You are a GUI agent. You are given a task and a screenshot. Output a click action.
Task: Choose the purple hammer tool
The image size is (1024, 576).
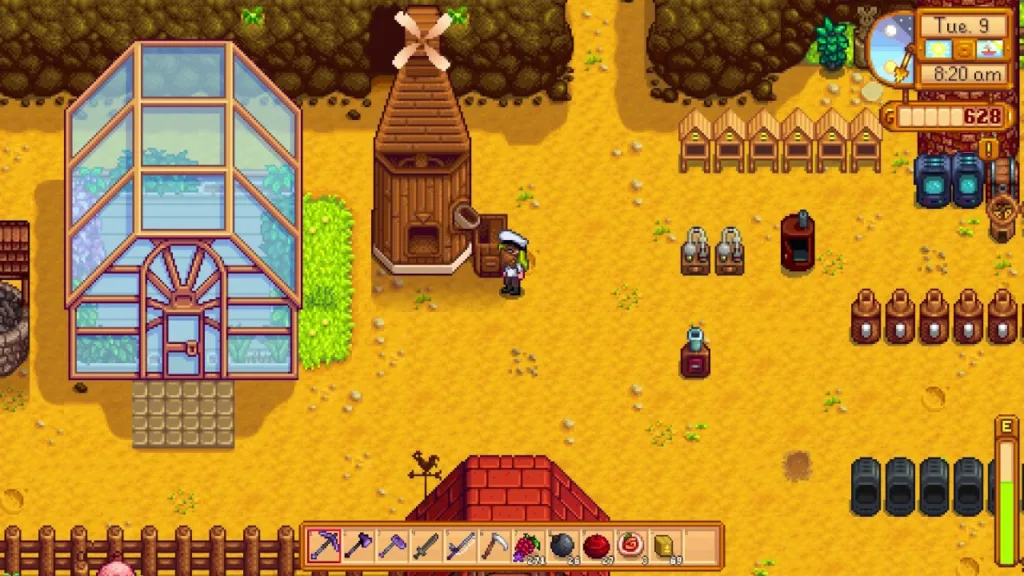[392, 546]
